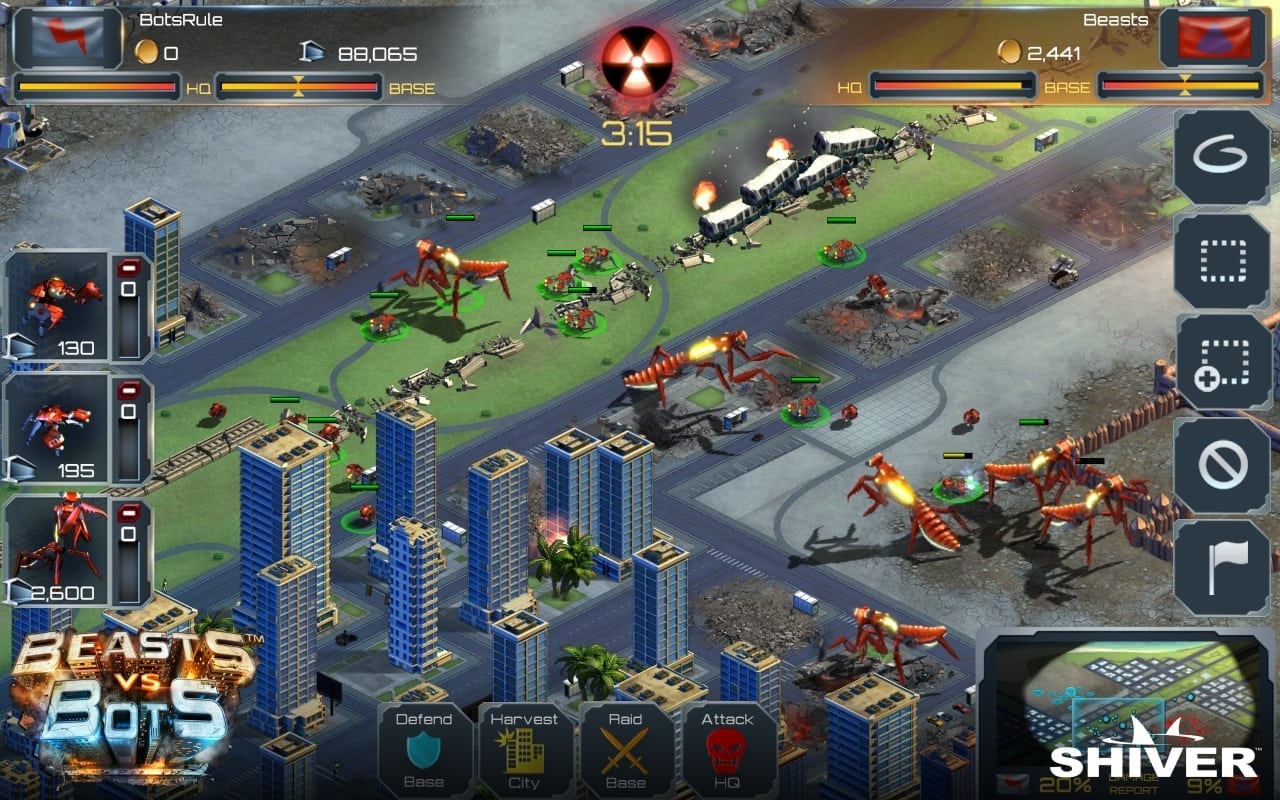Use the add-to-selection box tool
Screen dimensions: 1280x800
coord(1221,362)
